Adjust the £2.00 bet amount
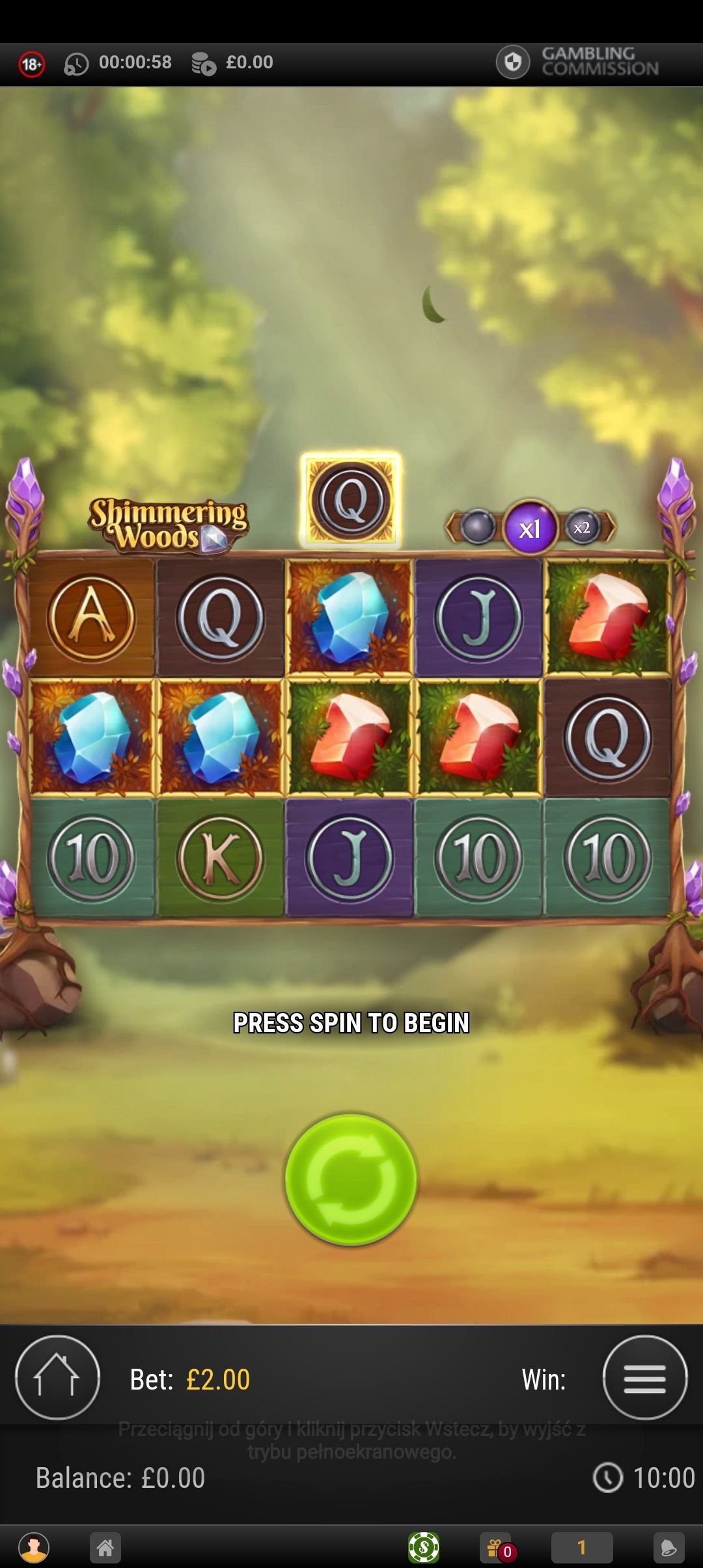703x1568 pixels. (217, 1380)
